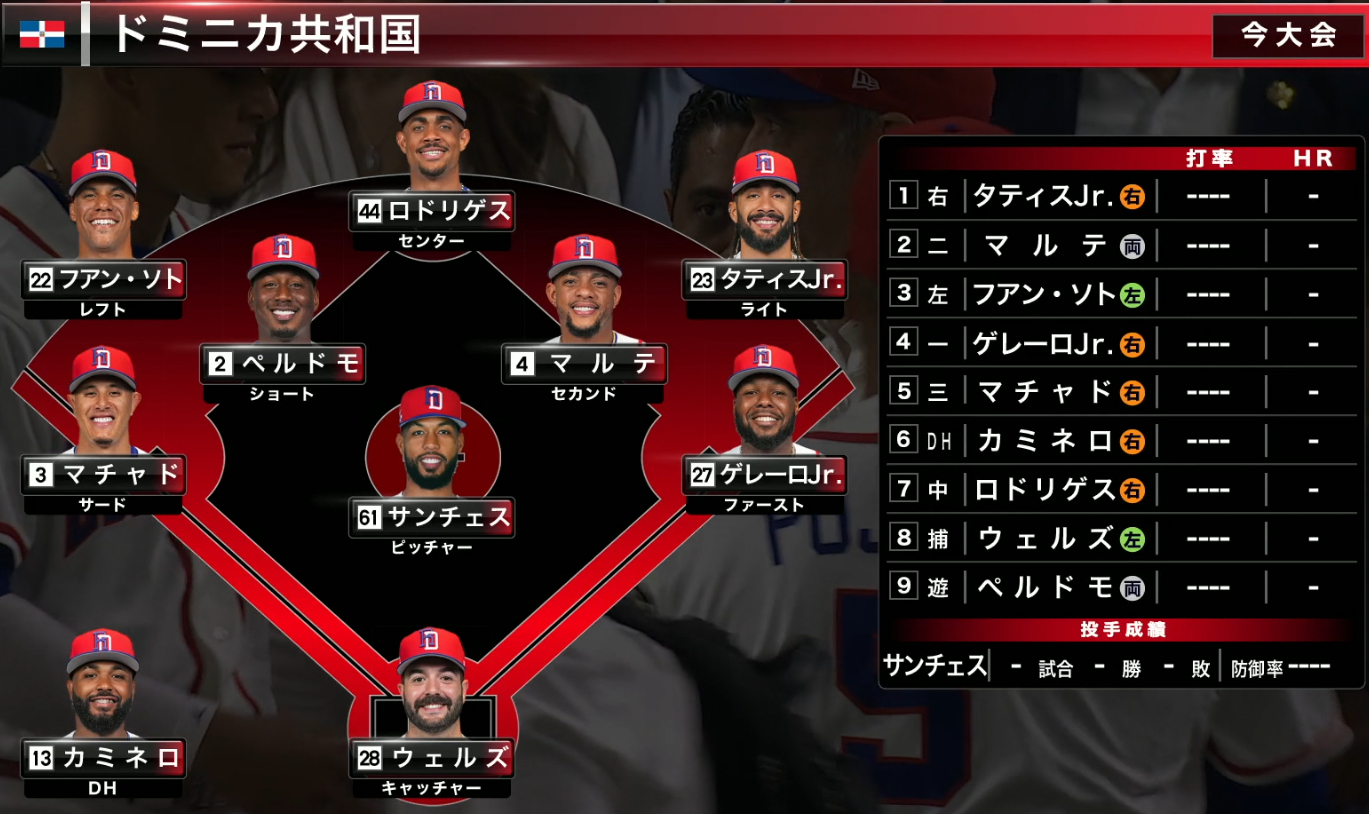Choose left fielder フアン・ソト card on field

tap(104, 280)
